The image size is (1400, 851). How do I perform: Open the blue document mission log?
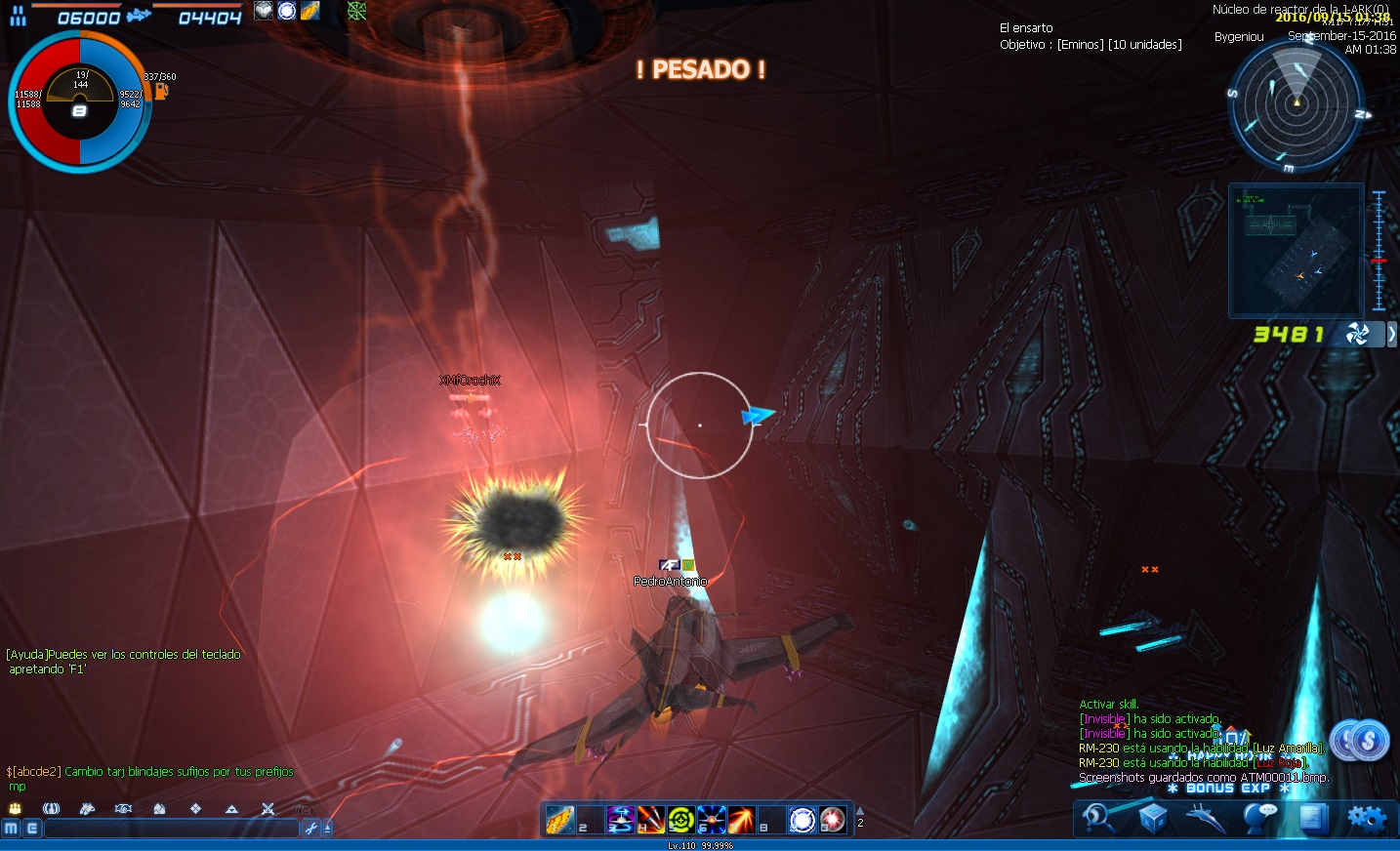[1312, 818]
